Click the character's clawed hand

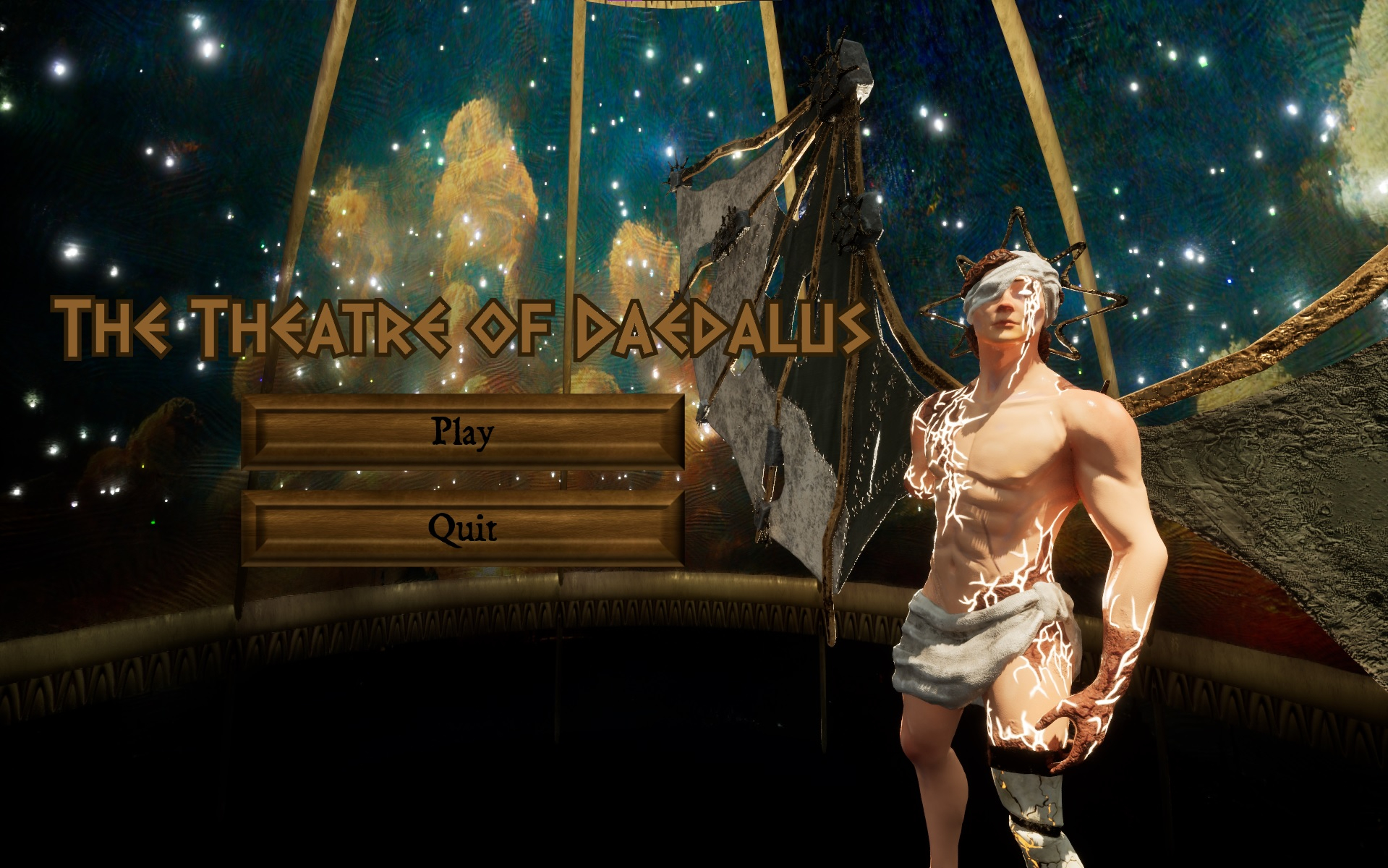[1078, 716]
